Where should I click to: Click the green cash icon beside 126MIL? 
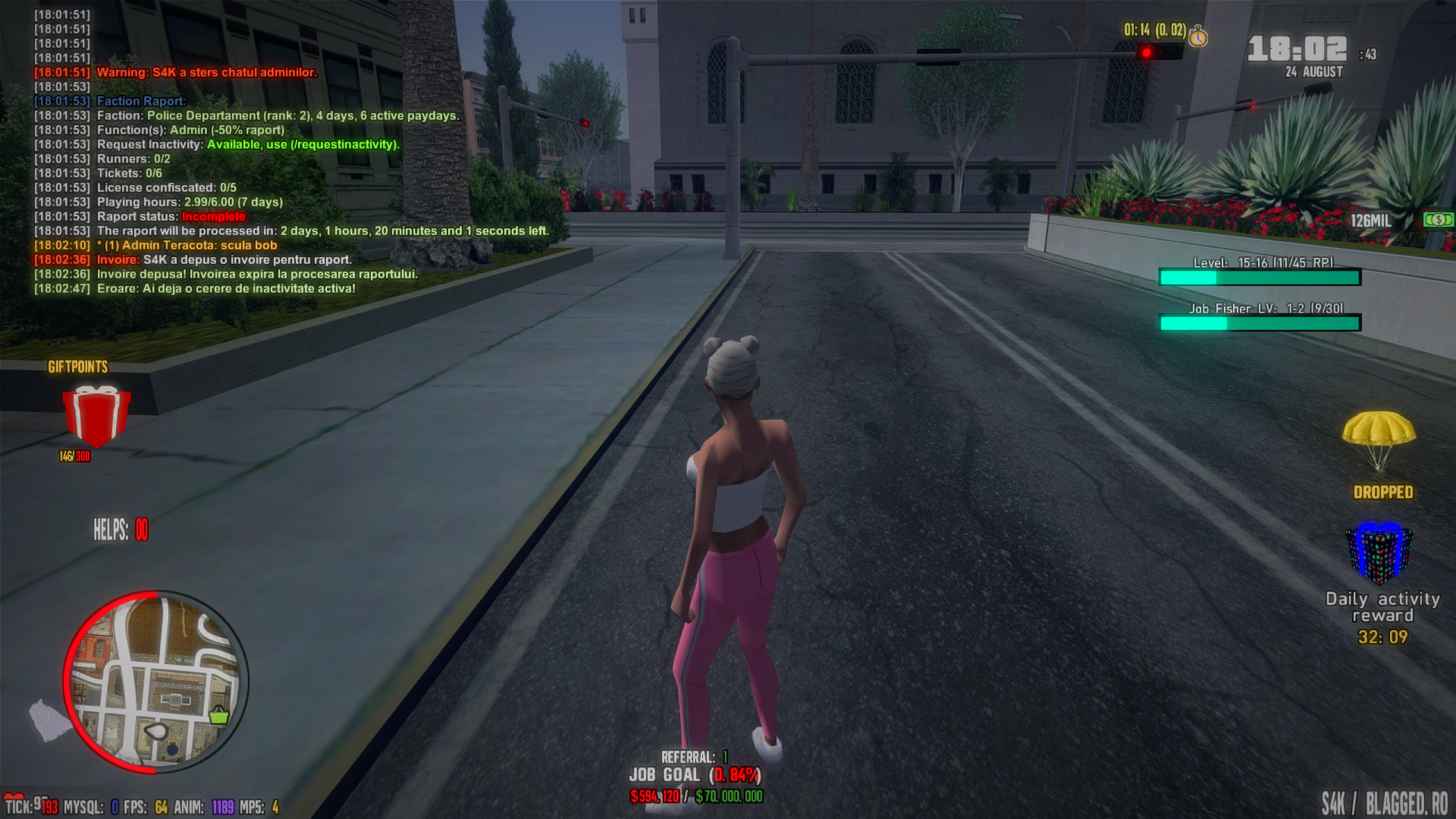click(x=1437, y=220)
